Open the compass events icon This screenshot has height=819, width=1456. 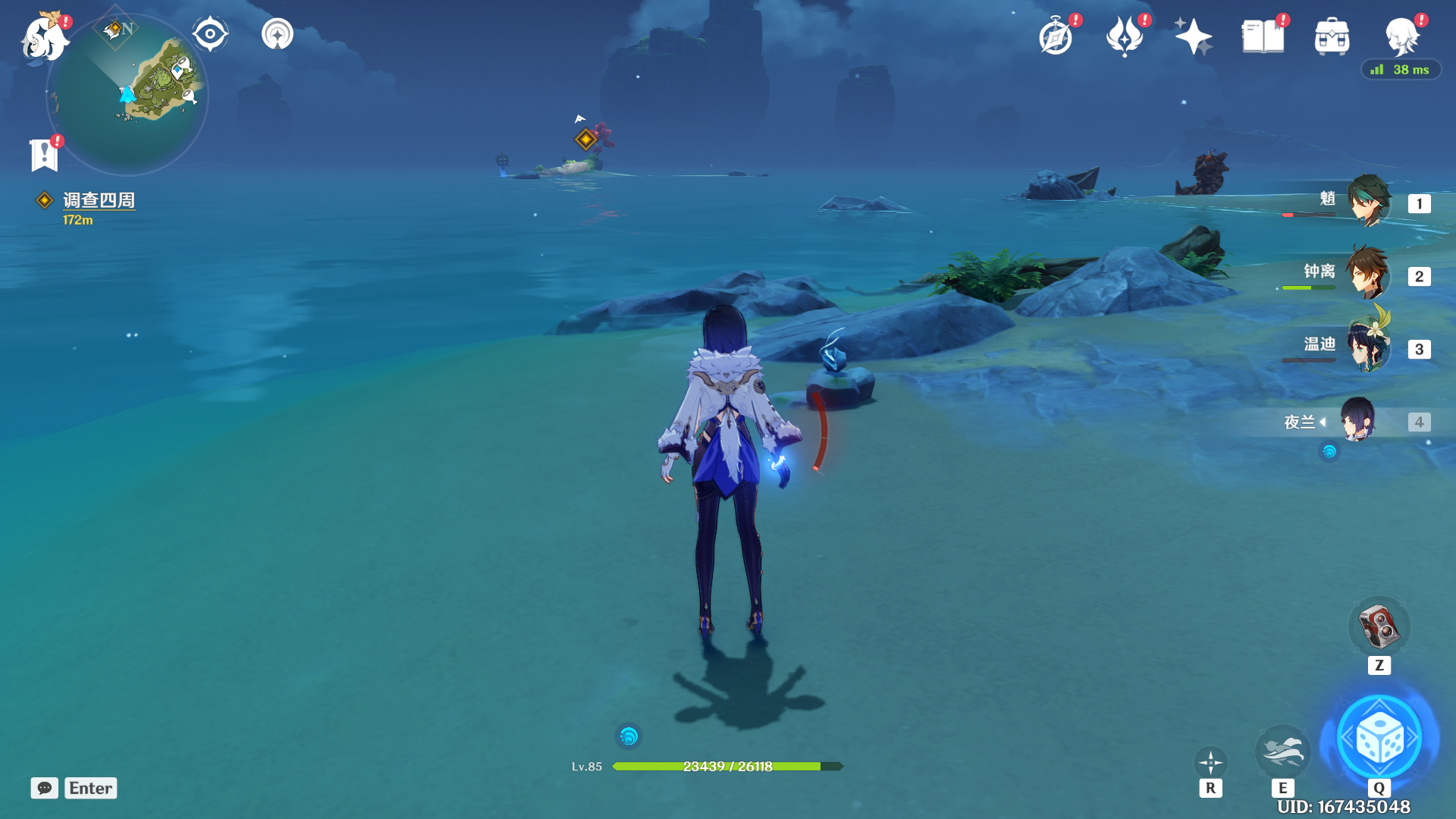pyautogui.click(x=1056, y=36)
